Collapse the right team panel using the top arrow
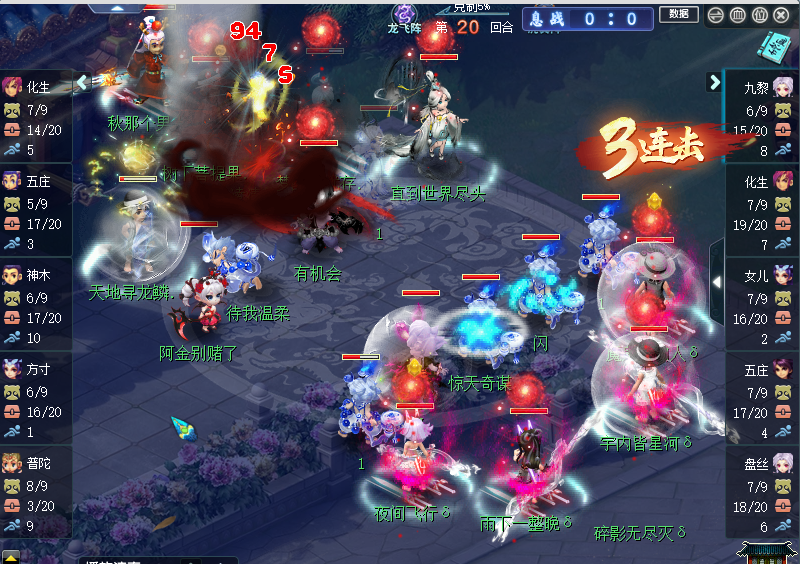This screenshot has width=800, height=564. point(715,82)
